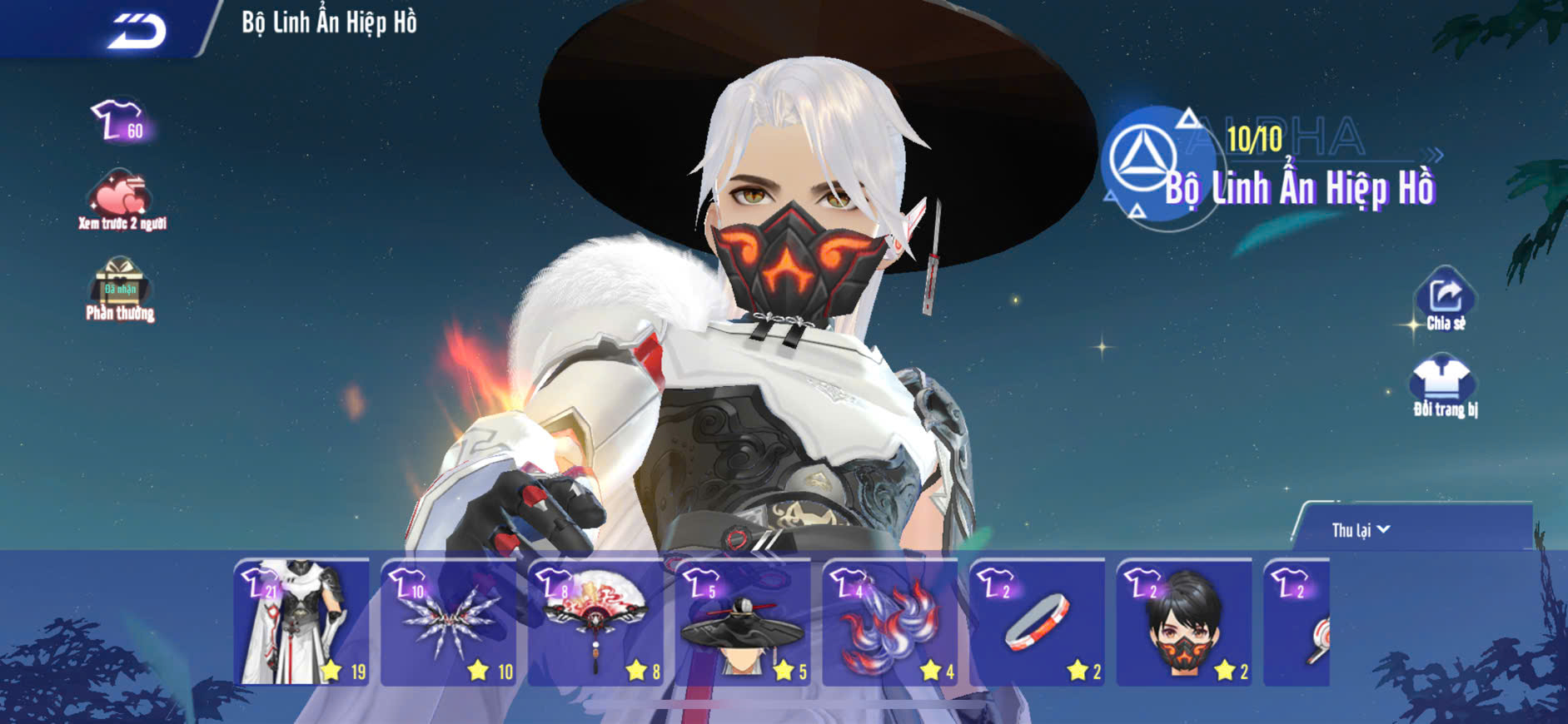Image resolution: width=1568 pixels, height=724 pixels.
Task: Share the outfit with Chia sẻ
Action: point(1446,300)
